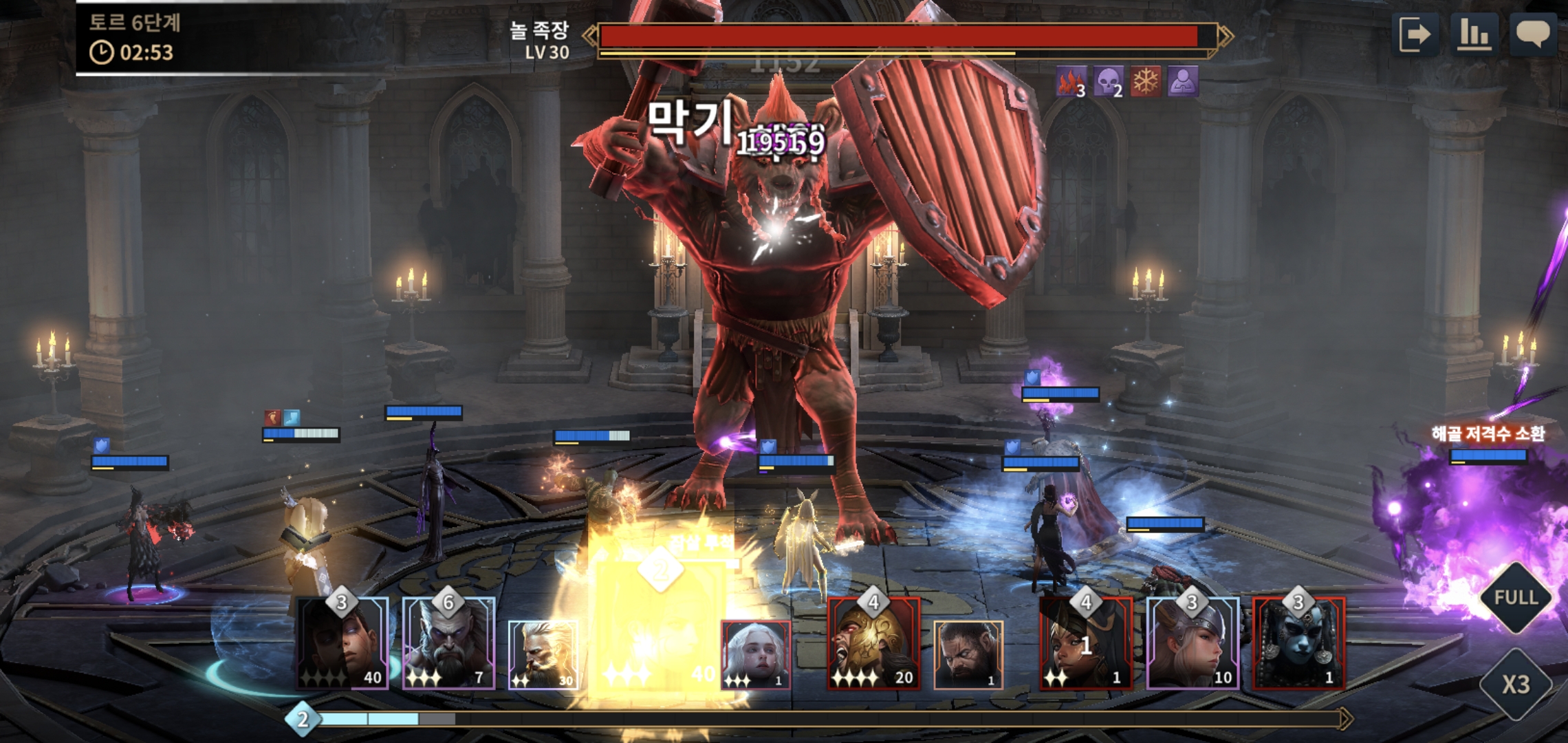This screenshot has width=1568, height=743.
Task: Select the white-haired girl hero card
Action: pos(755,655)
